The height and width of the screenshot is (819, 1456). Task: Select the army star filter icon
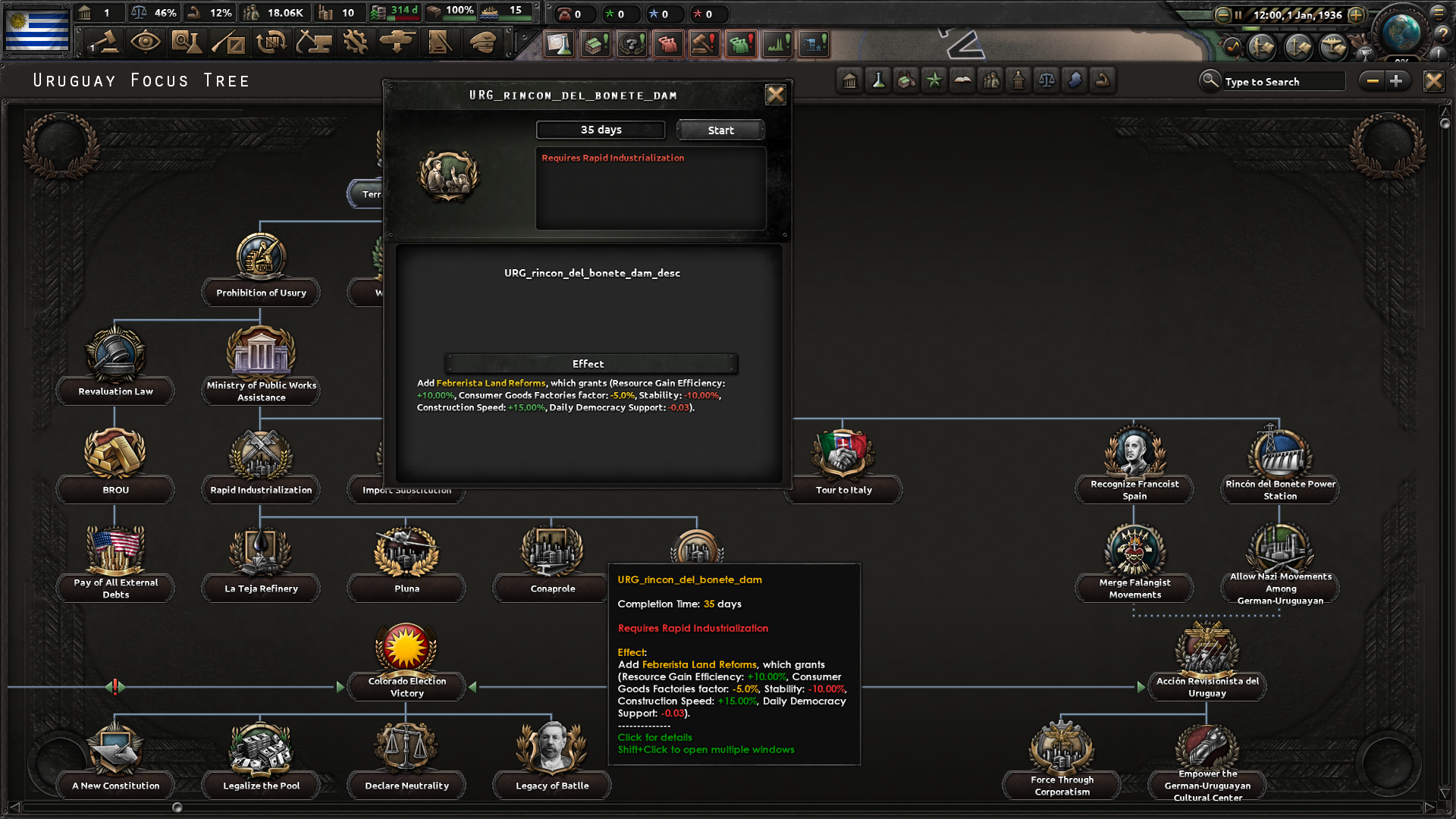click(x=934, y=80)
